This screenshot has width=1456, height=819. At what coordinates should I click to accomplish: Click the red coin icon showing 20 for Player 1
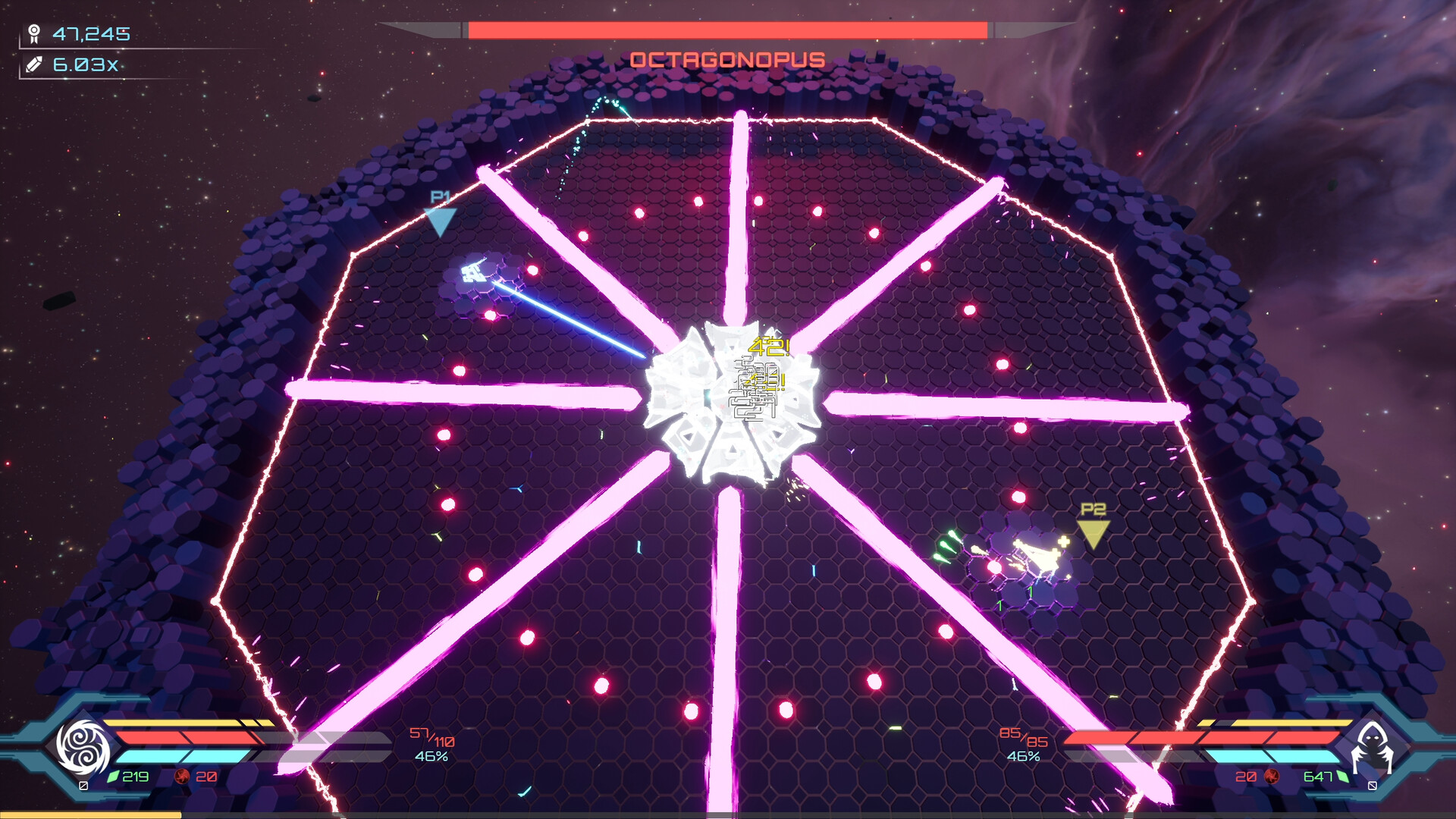point(182,775)
